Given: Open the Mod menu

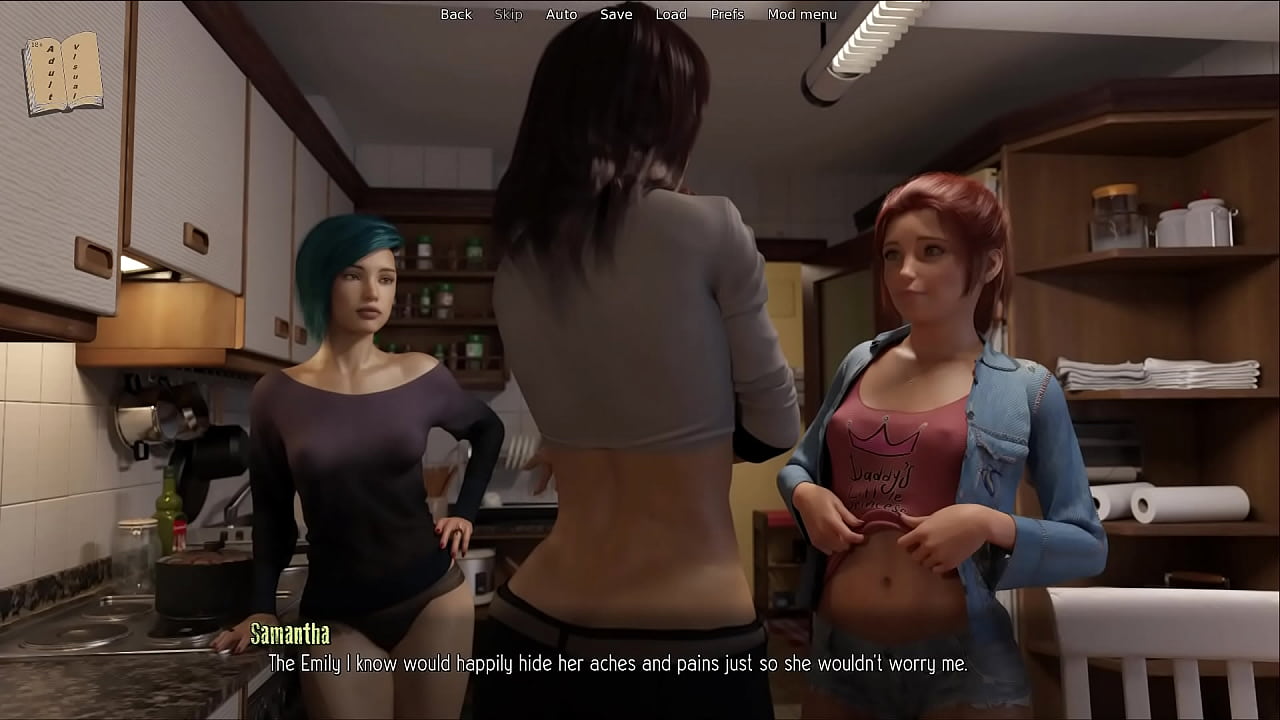Looking at the screenshot, I should [802, 14].
